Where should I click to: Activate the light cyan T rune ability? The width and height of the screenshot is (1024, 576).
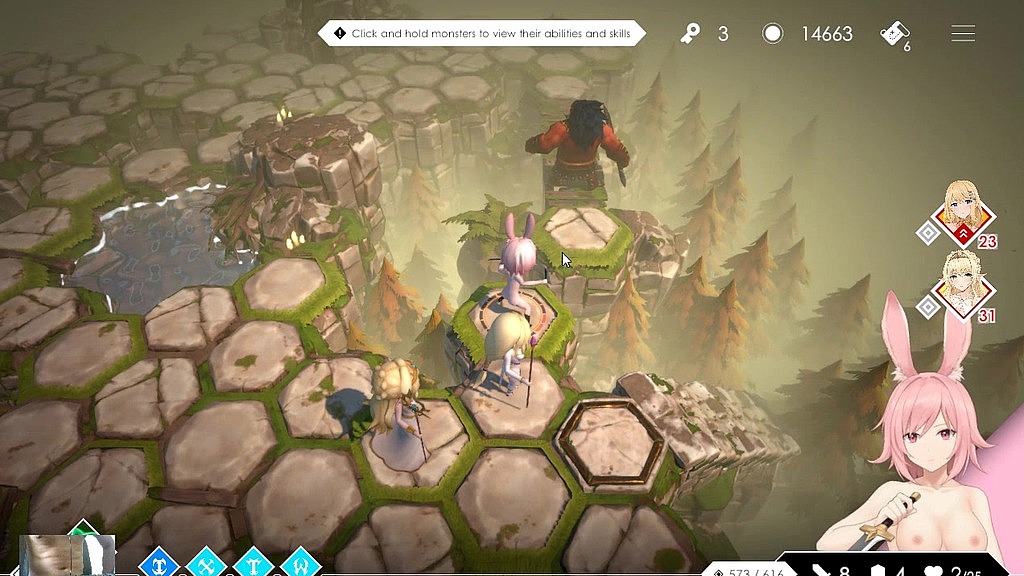253,564
